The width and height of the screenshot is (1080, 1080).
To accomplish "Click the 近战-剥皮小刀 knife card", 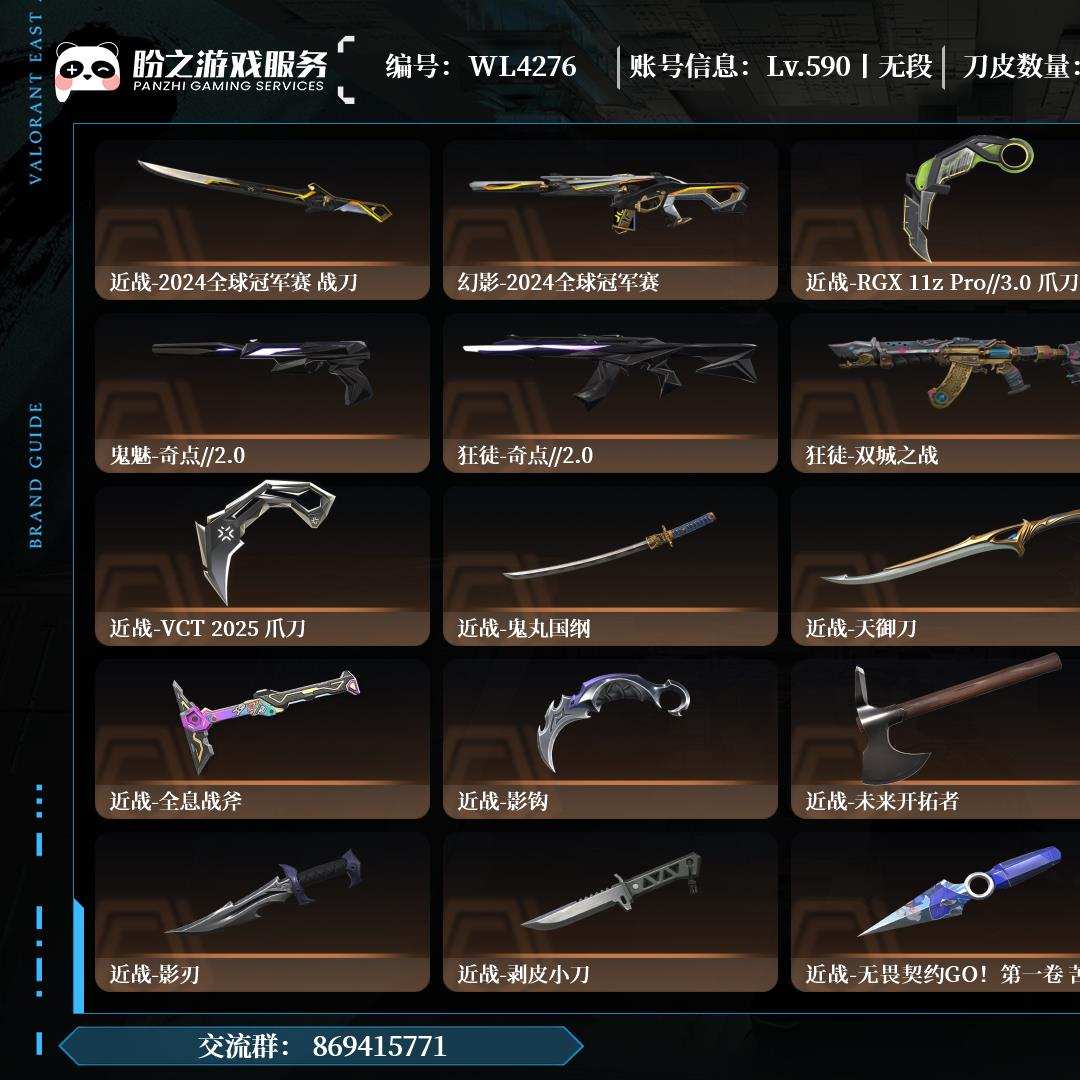I will click(610, 912).
